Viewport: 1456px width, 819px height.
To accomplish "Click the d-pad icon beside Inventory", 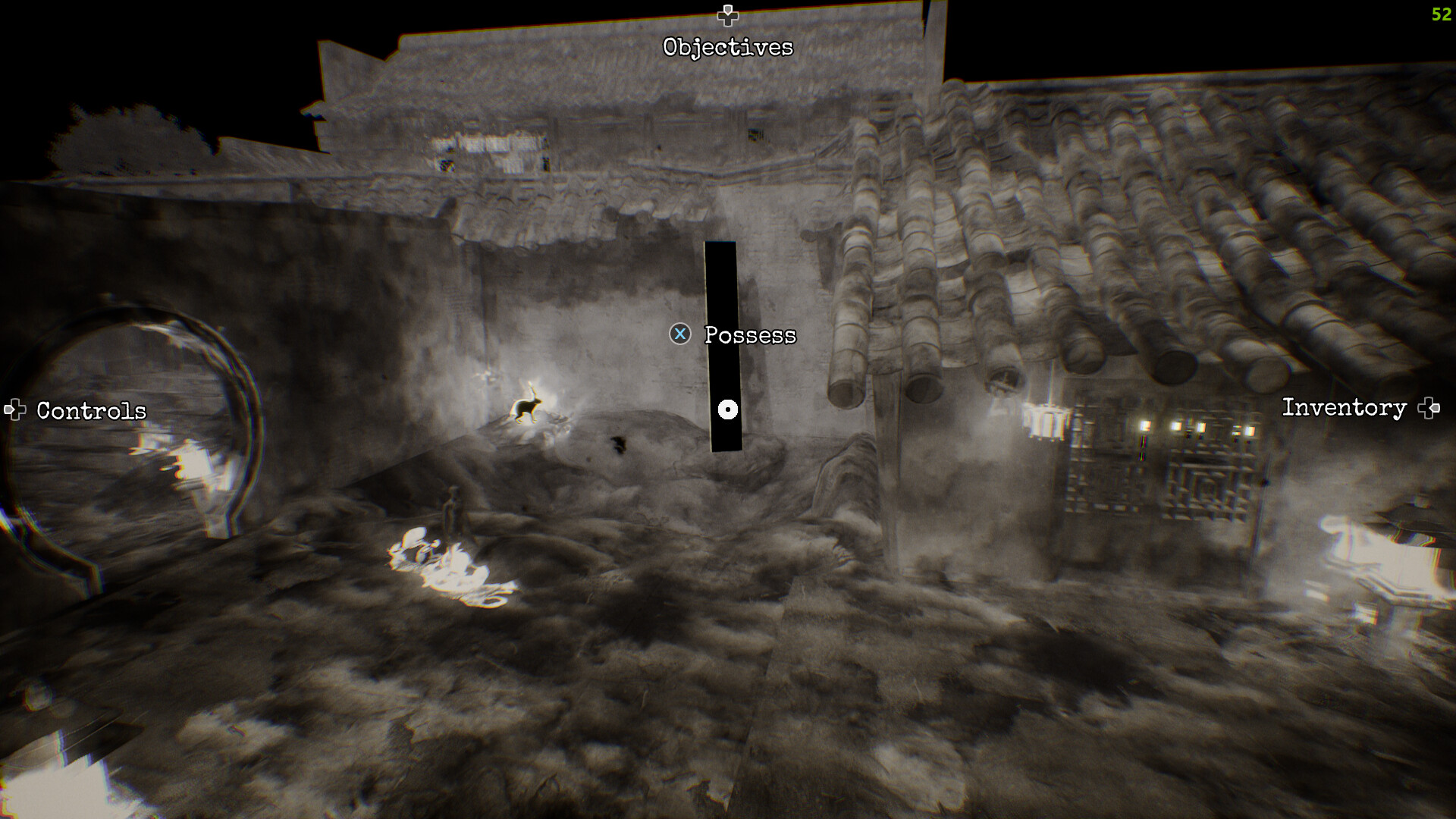I will click(1430, 407).
